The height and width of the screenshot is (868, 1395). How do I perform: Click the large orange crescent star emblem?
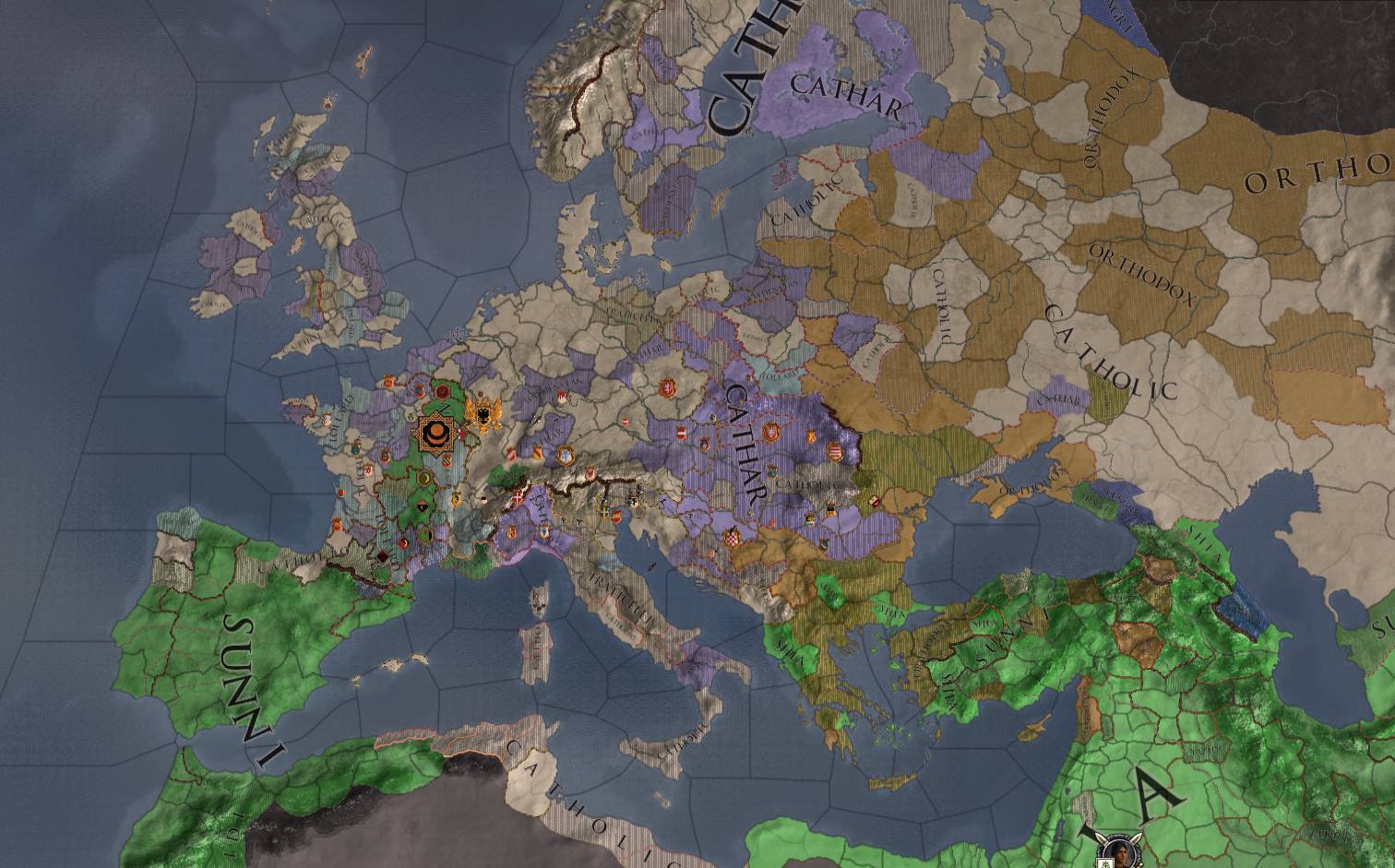[436, 433]
